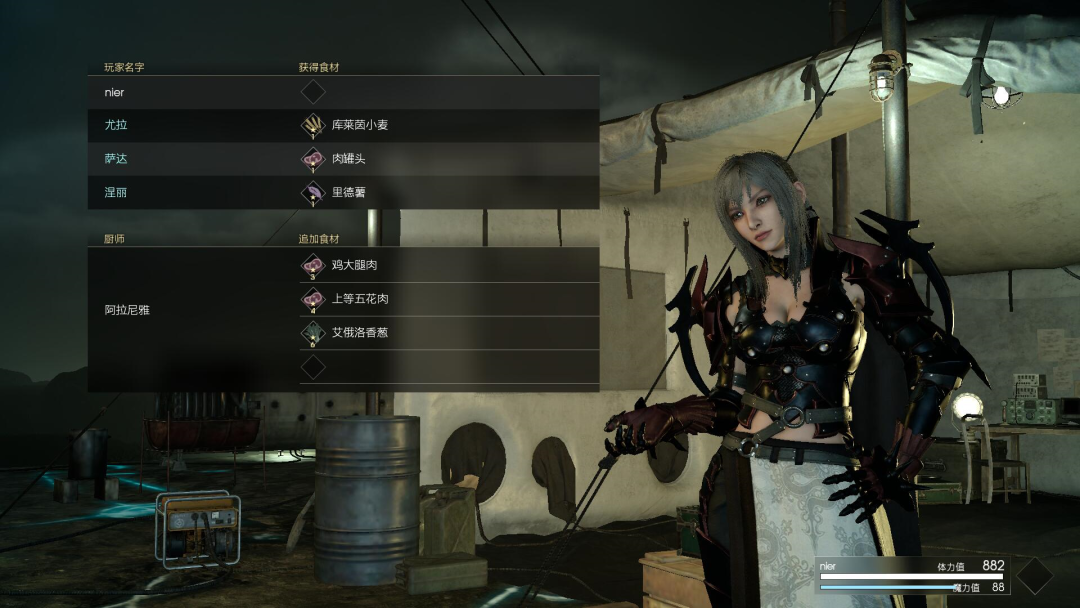Select chef 阿拉尼雅
Viewport: 1080px width, 608px height.
click(127, 311)
